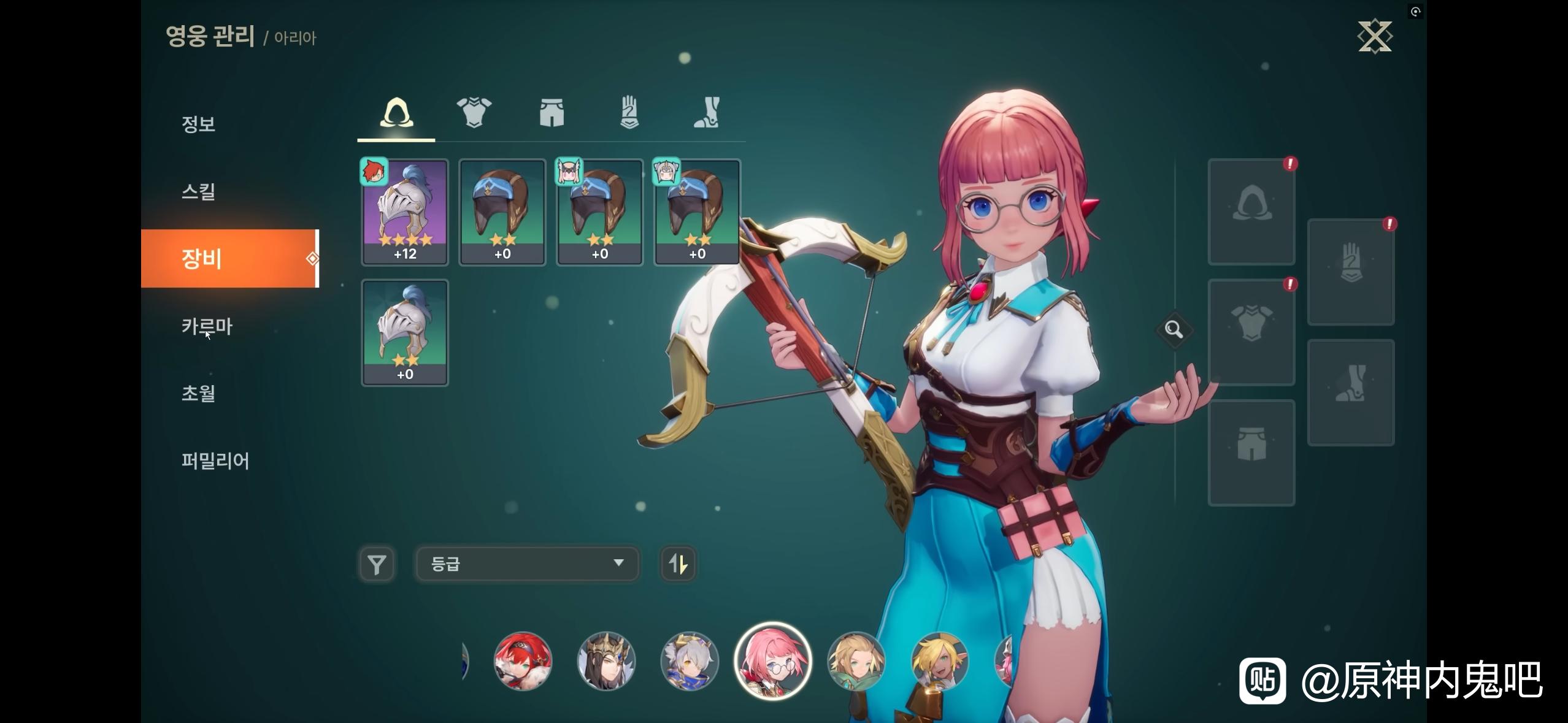This screenshot has height=723, width=1568.
Task: Expand the 등급 sort dropdown
Action: coord(527,564)
